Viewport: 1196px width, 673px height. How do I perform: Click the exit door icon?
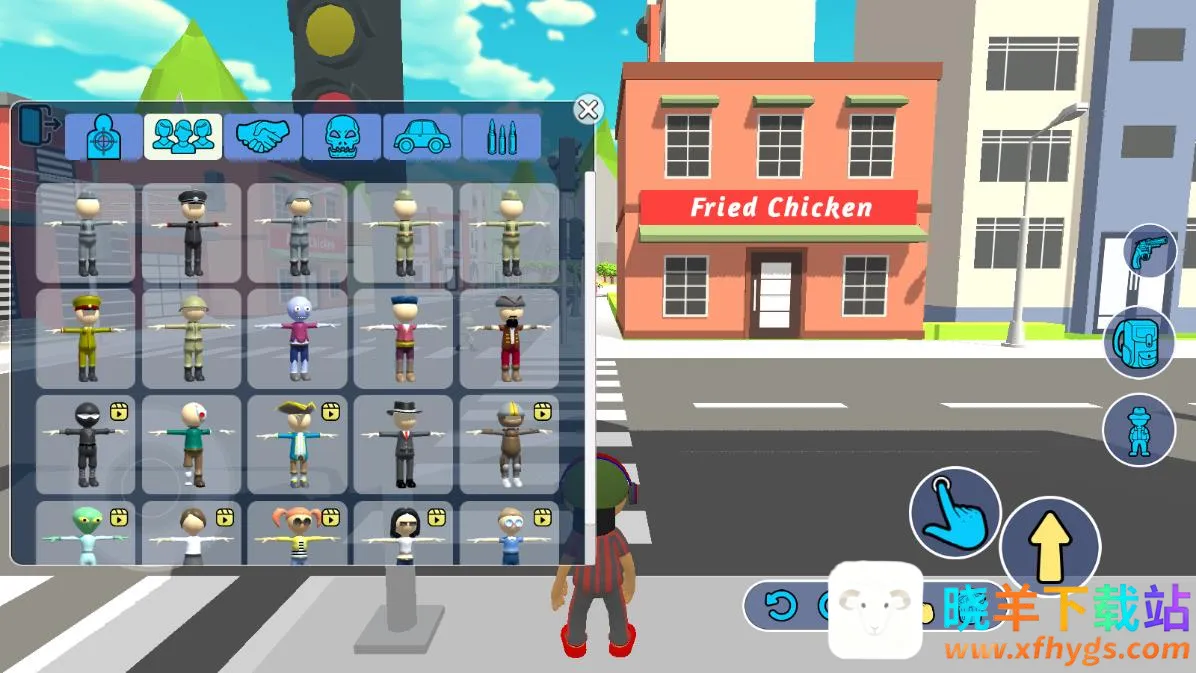pos(38,126)
